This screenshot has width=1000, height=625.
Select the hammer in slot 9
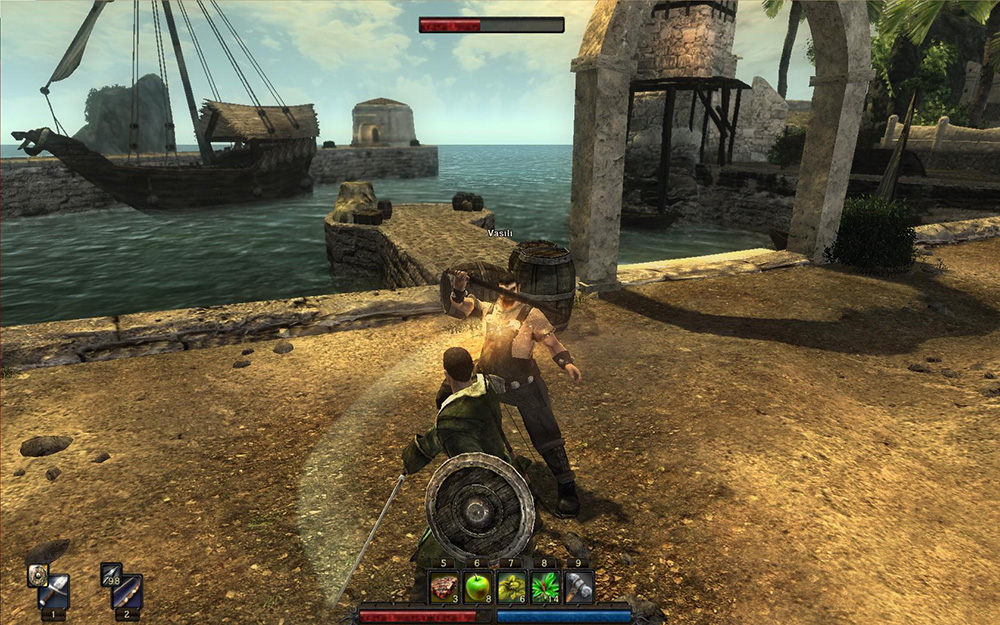pos(579,587)
